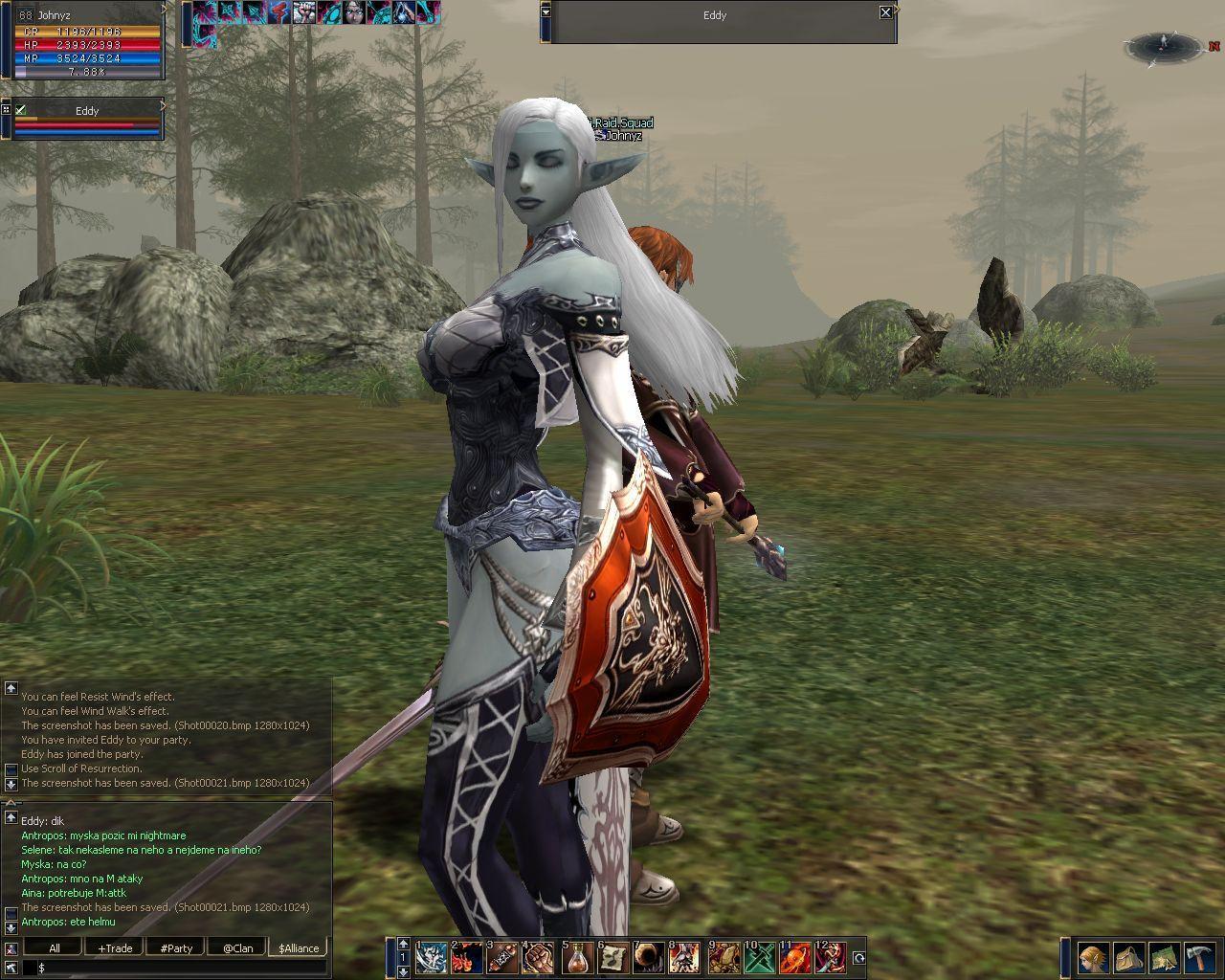The height and width of the screenshot is (980, 1225).
Task: Switch to the #Party chat tab
Action: click(x=176, y=948)
